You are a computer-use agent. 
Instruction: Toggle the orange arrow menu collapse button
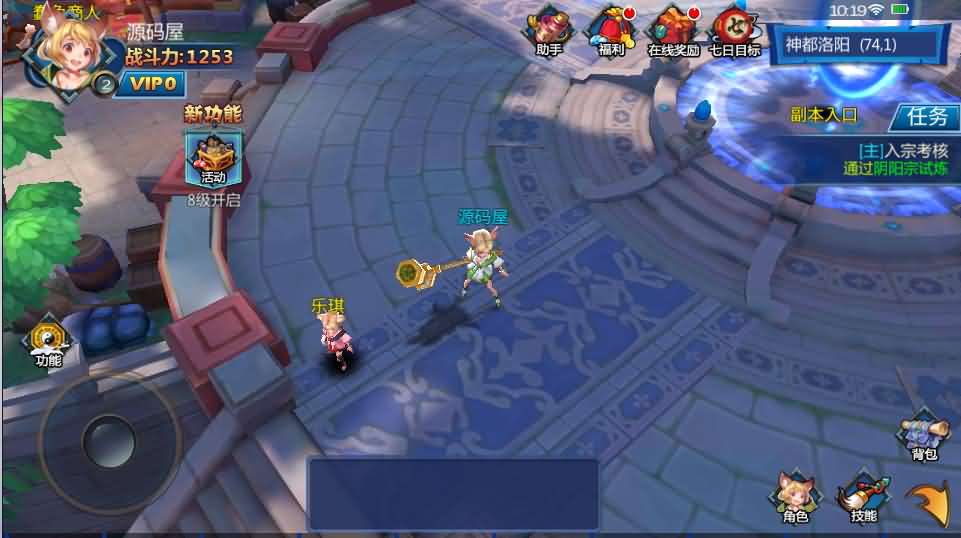tap(929, 502)
